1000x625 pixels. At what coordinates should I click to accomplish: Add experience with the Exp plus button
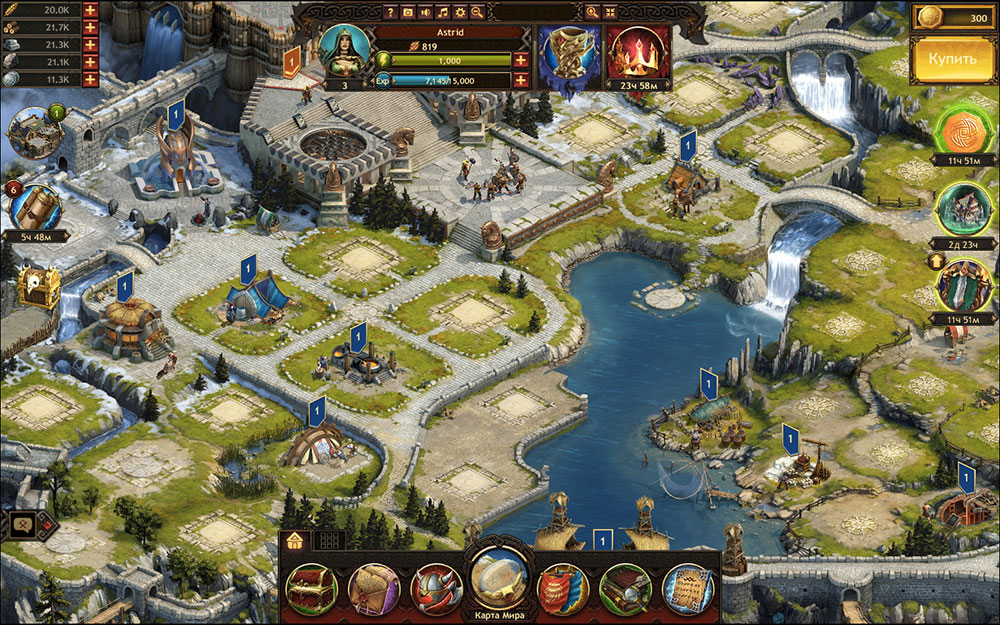tap(521, 80)
